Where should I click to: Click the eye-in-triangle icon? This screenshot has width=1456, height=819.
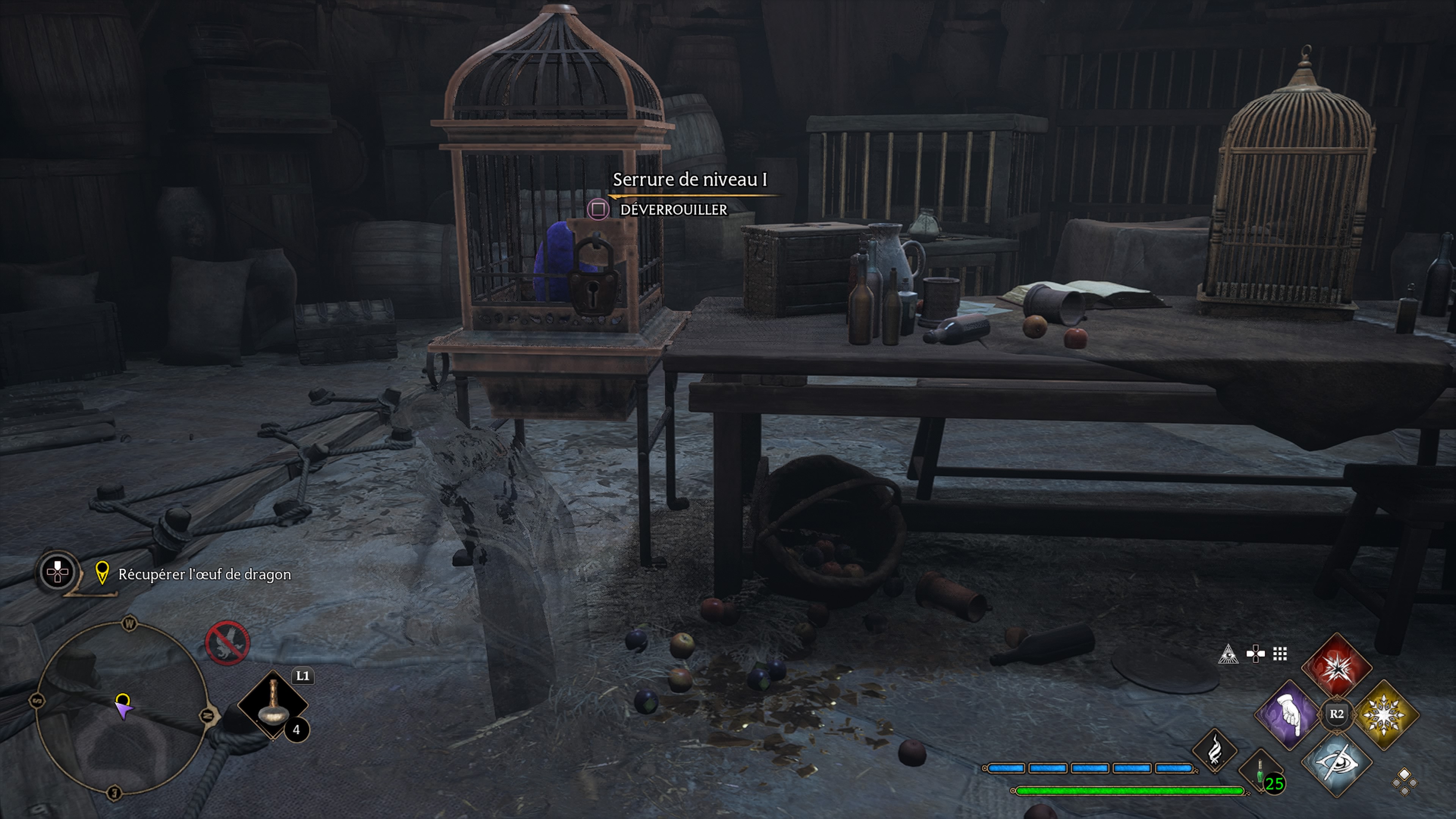(x=1228, y=654)
